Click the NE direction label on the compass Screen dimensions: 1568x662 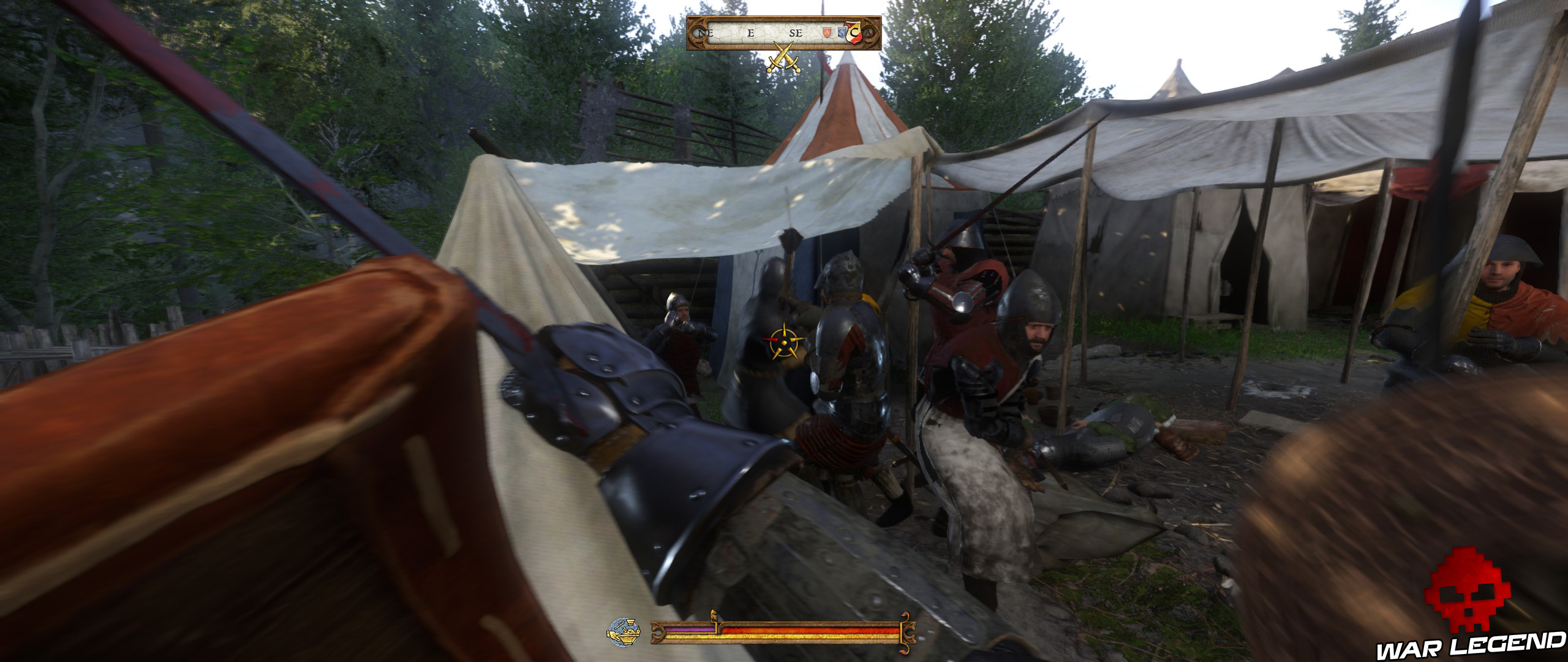point(706,34)
